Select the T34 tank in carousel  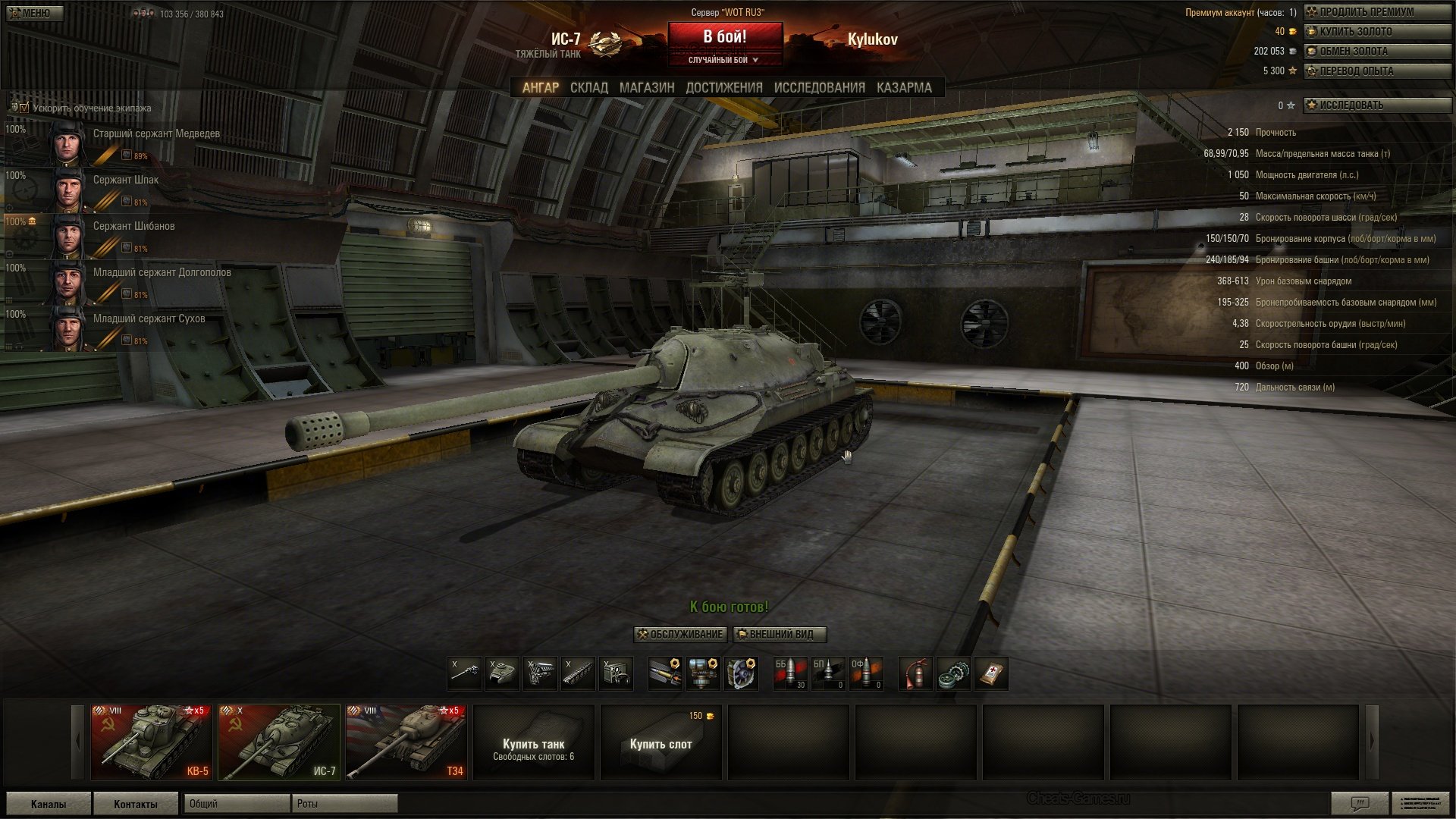pos(406,742)
